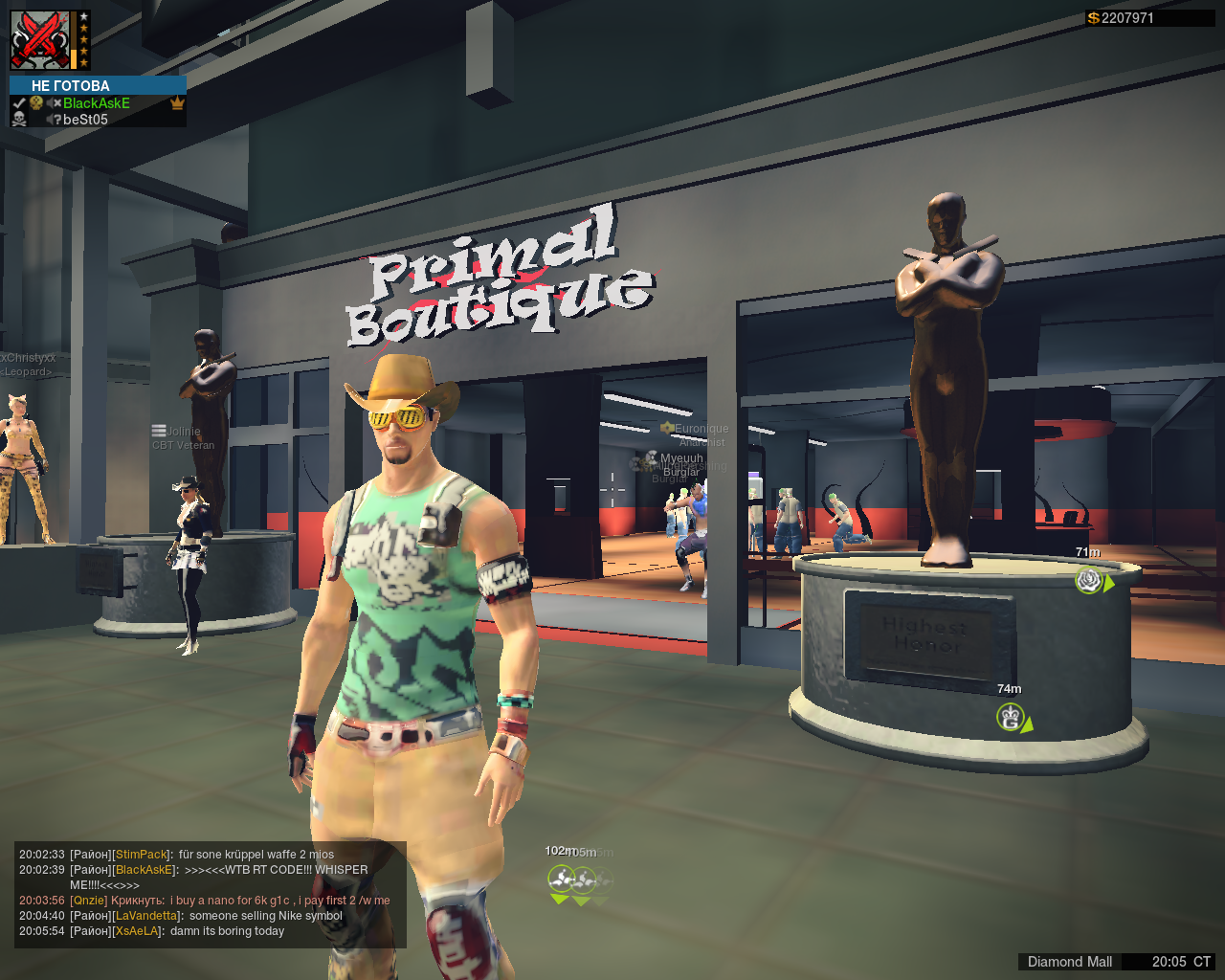Select the 74m waypoint marker with G icon
This screenshot has height=980, width=1225.
[x=1011, y=716]
